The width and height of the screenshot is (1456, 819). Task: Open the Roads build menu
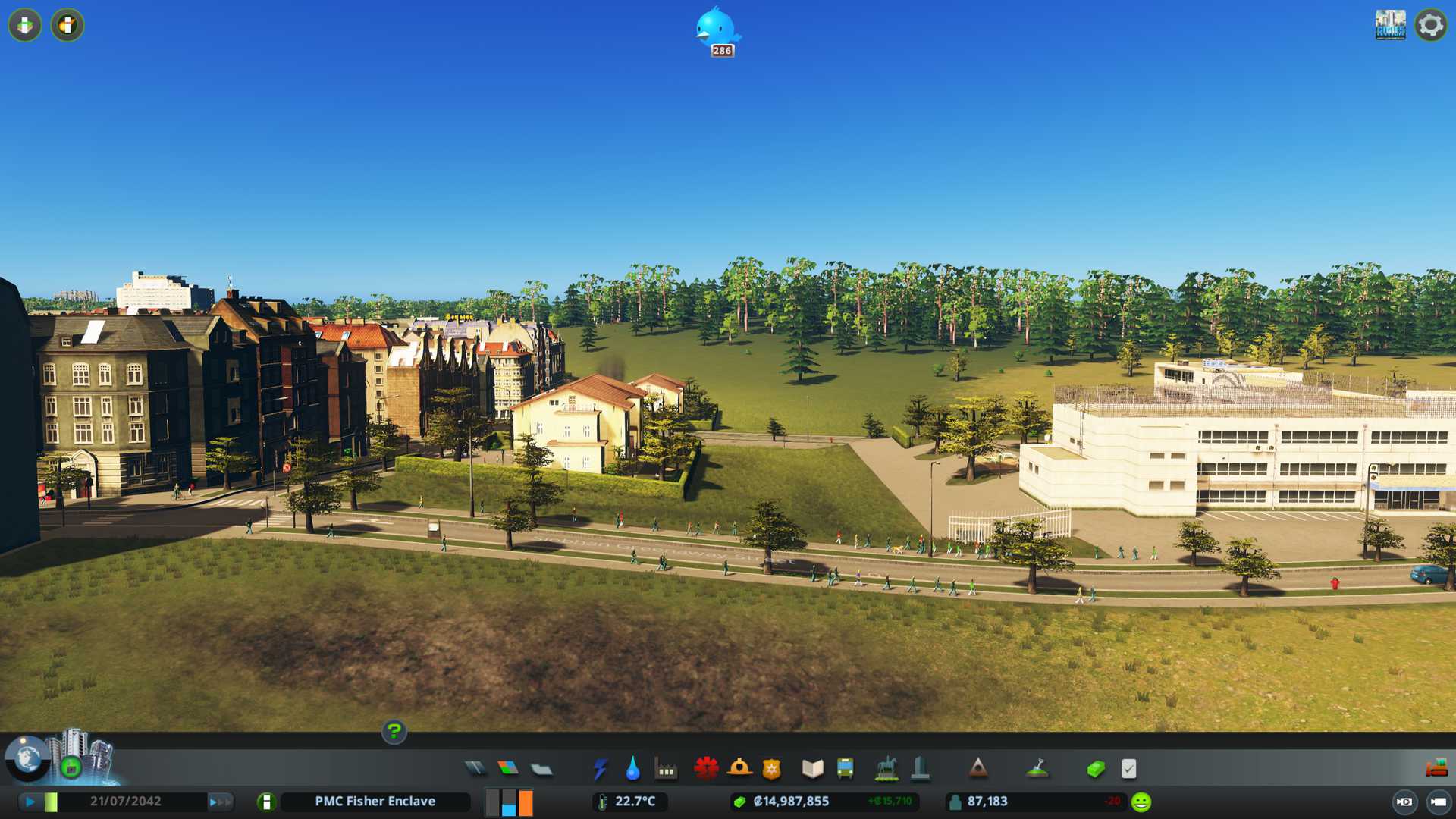(x=475, y=769)
